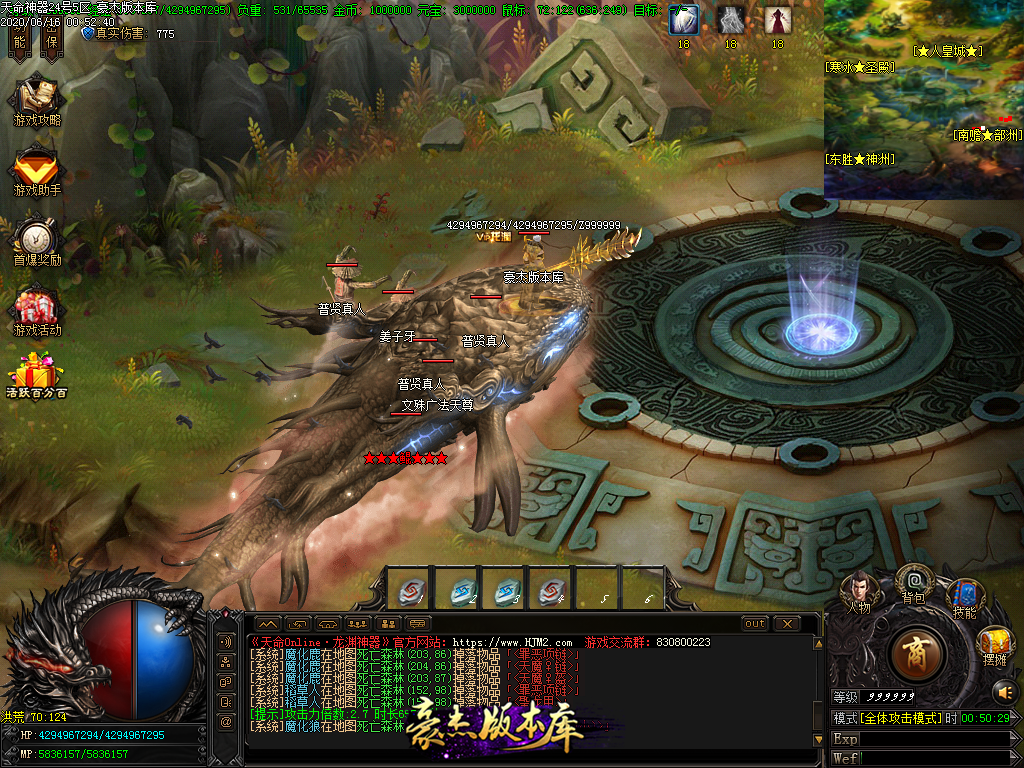Toggle the sound speaker button
1024x768 pixels.
(1004, 691)
